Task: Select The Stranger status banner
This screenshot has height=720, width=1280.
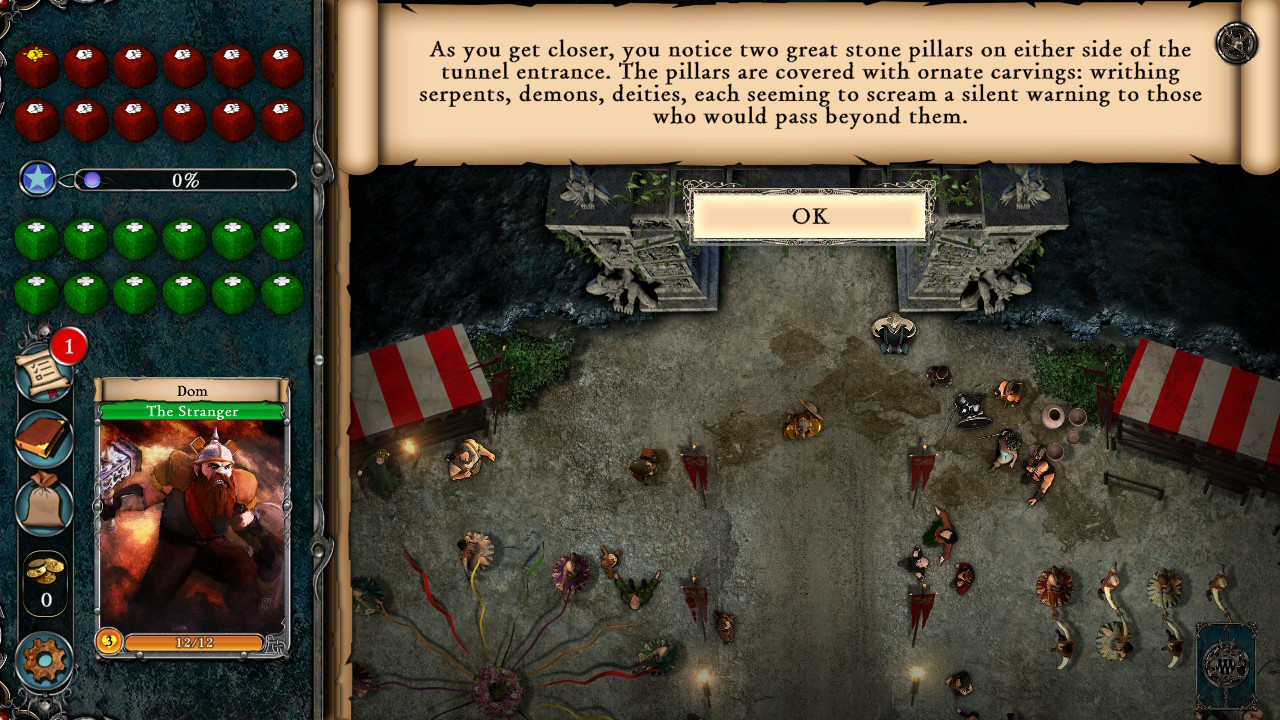Action: point(191,411)
